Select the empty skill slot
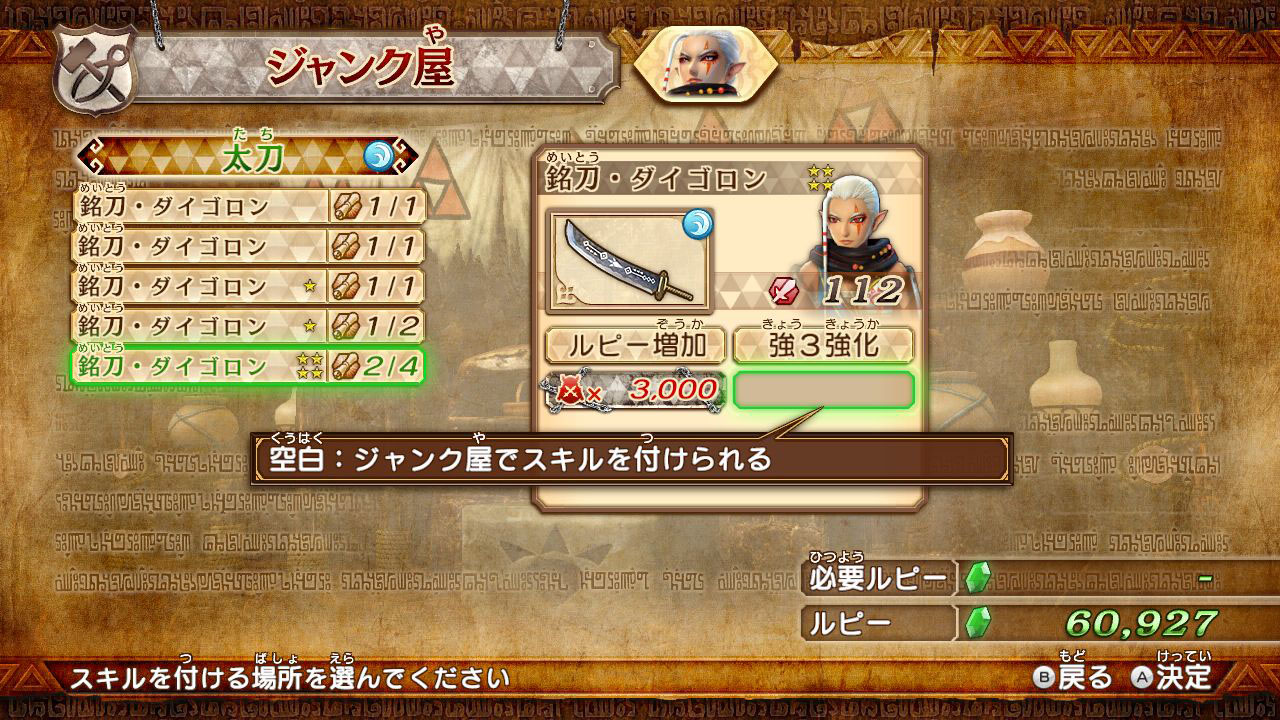Screen dimensions: 1280x720 coord(823,390)
